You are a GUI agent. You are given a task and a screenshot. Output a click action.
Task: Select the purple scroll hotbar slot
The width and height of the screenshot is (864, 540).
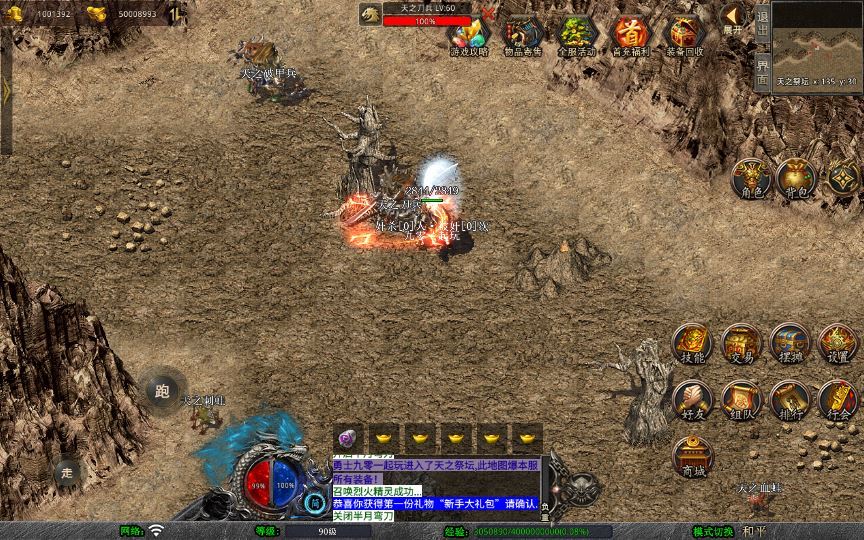pyautogui.click(x=347, y=439)
